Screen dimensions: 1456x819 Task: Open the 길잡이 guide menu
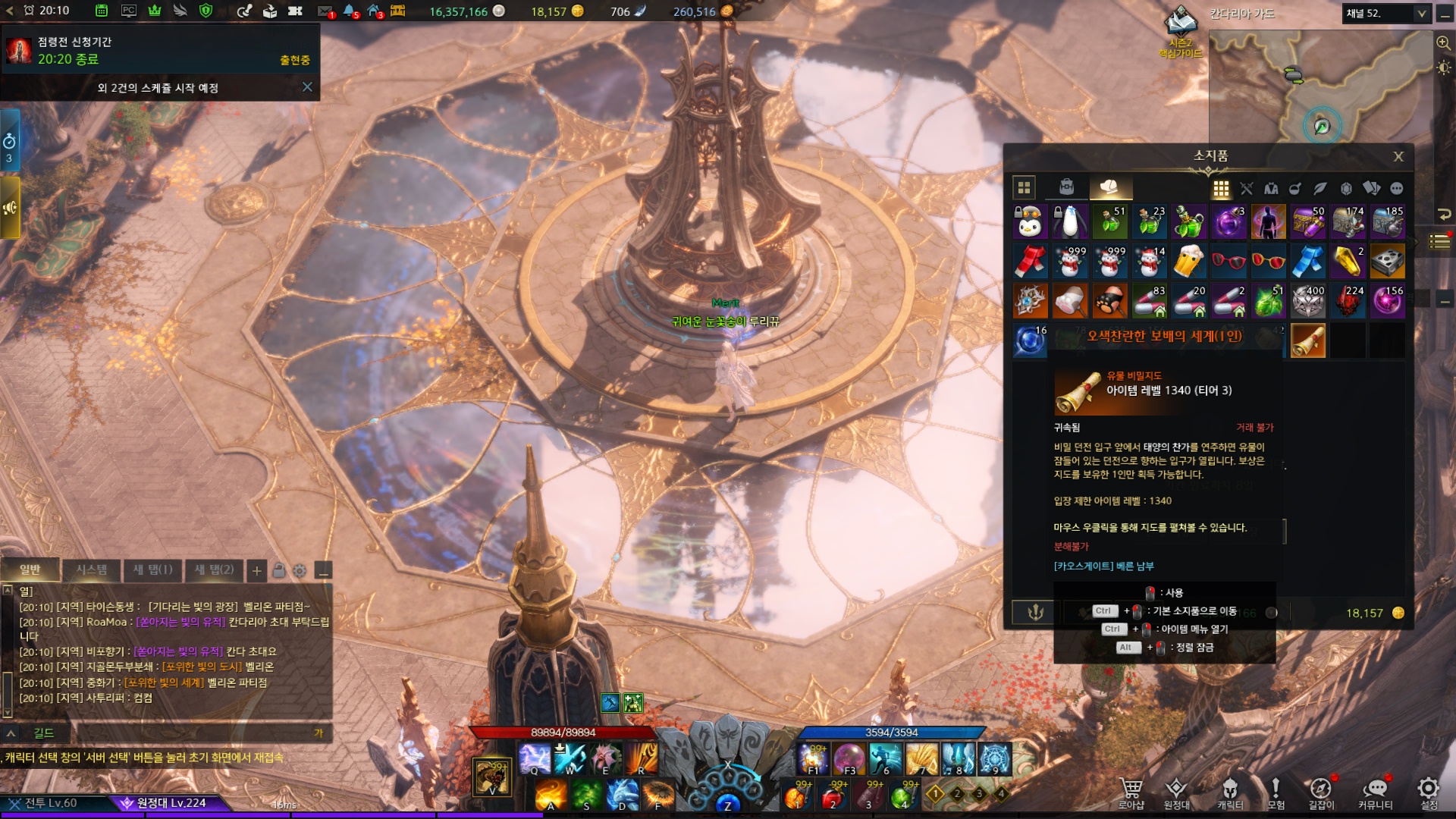[x=1321, y=792]
